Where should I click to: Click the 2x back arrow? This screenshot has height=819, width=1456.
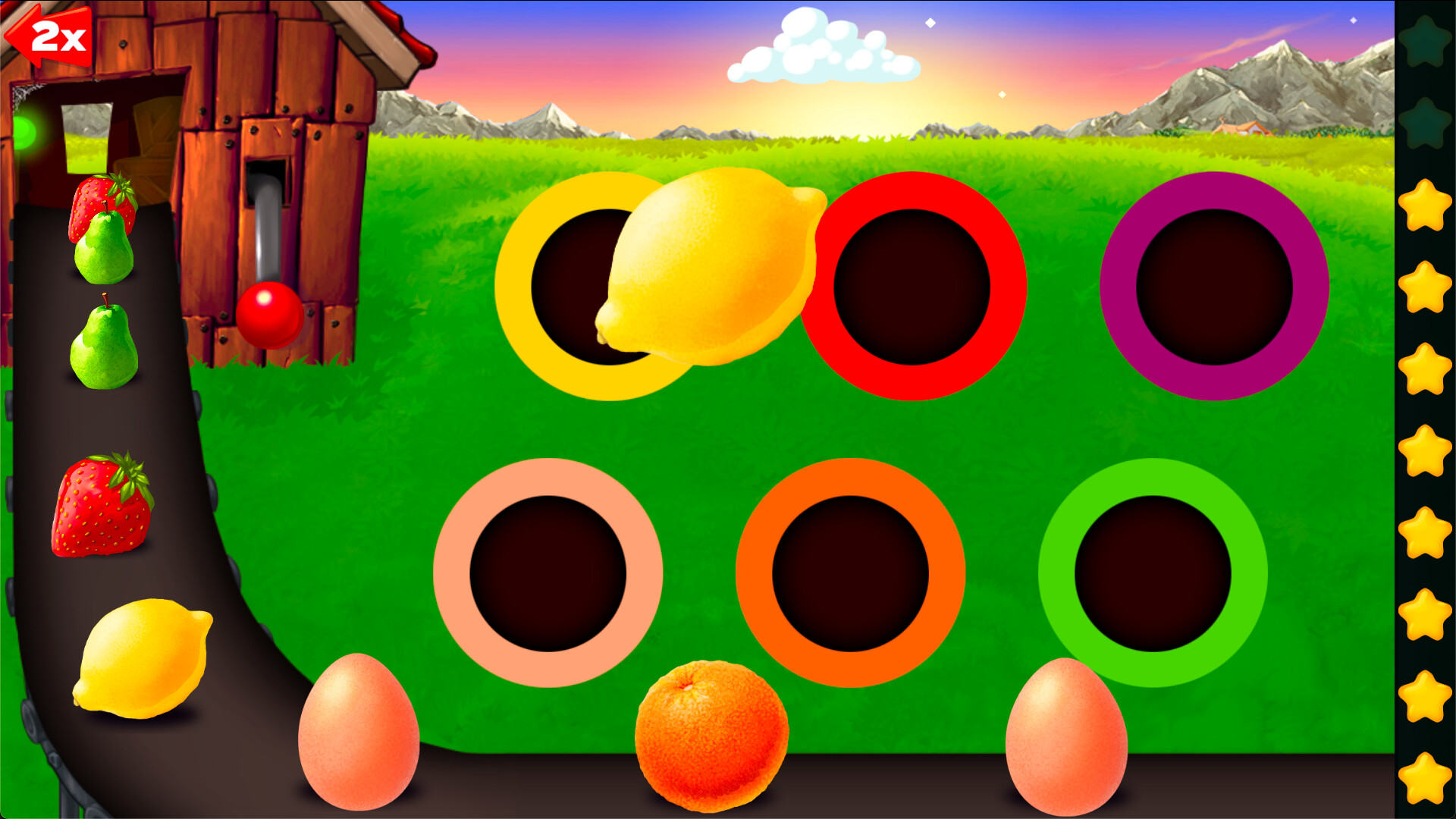tap(49, 34)
